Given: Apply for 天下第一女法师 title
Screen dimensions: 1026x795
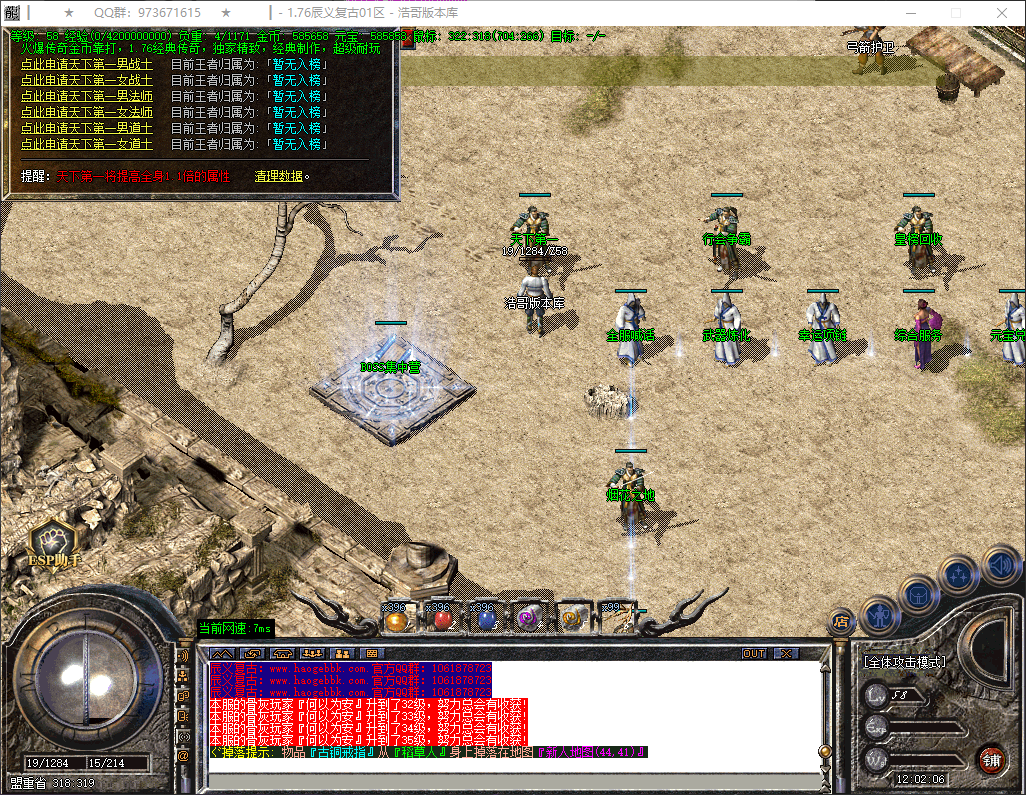Looking at the screenshot, I should coord(87,112).
